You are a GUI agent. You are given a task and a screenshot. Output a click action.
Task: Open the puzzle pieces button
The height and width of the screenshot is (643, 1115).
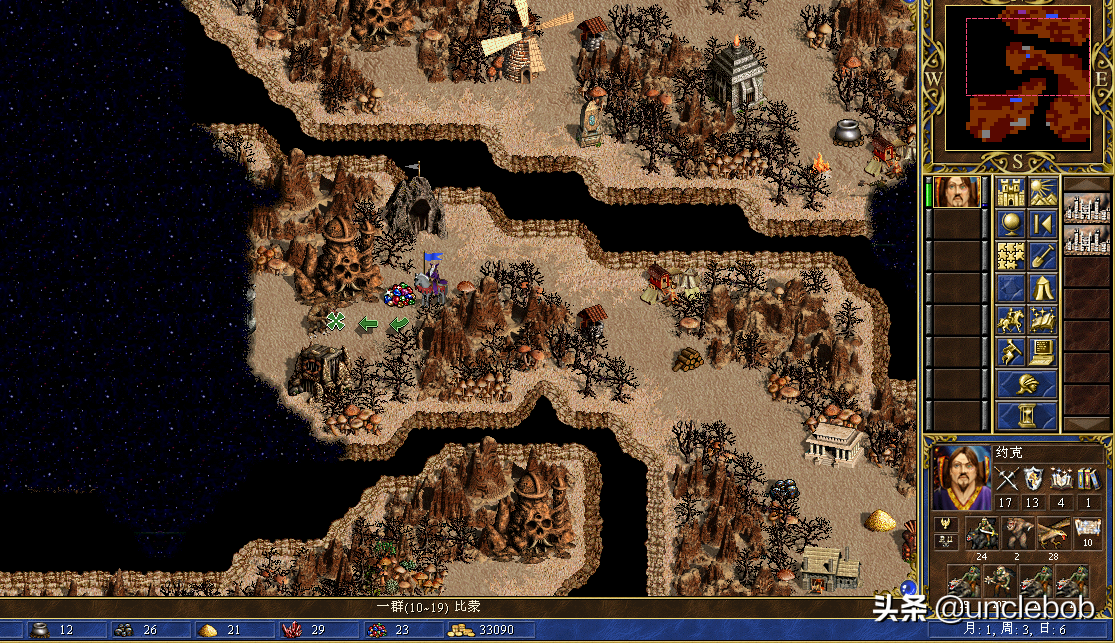(x=1010, y=256)
